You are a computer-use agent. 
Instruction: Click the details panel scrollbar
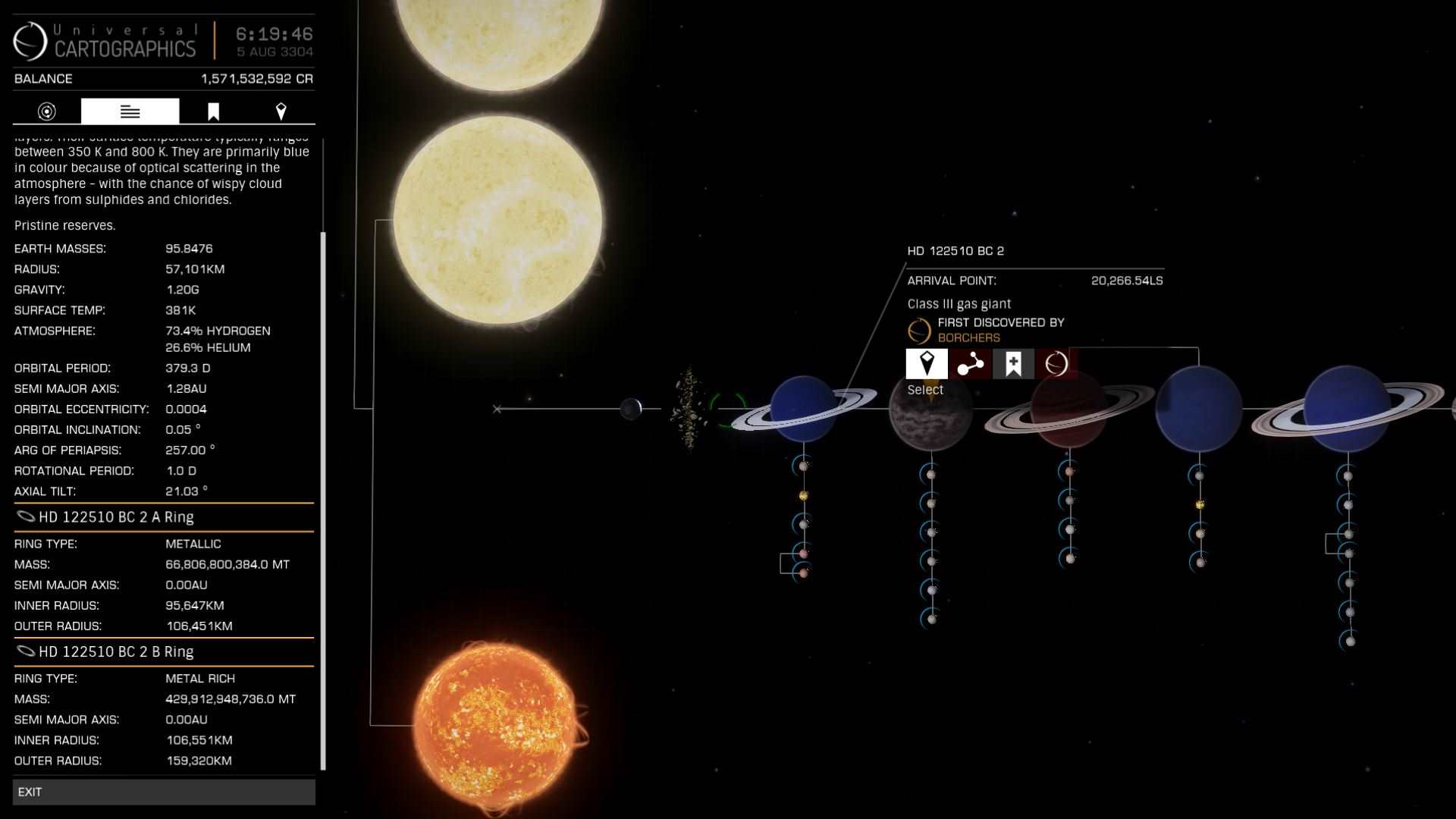point(324,500)
